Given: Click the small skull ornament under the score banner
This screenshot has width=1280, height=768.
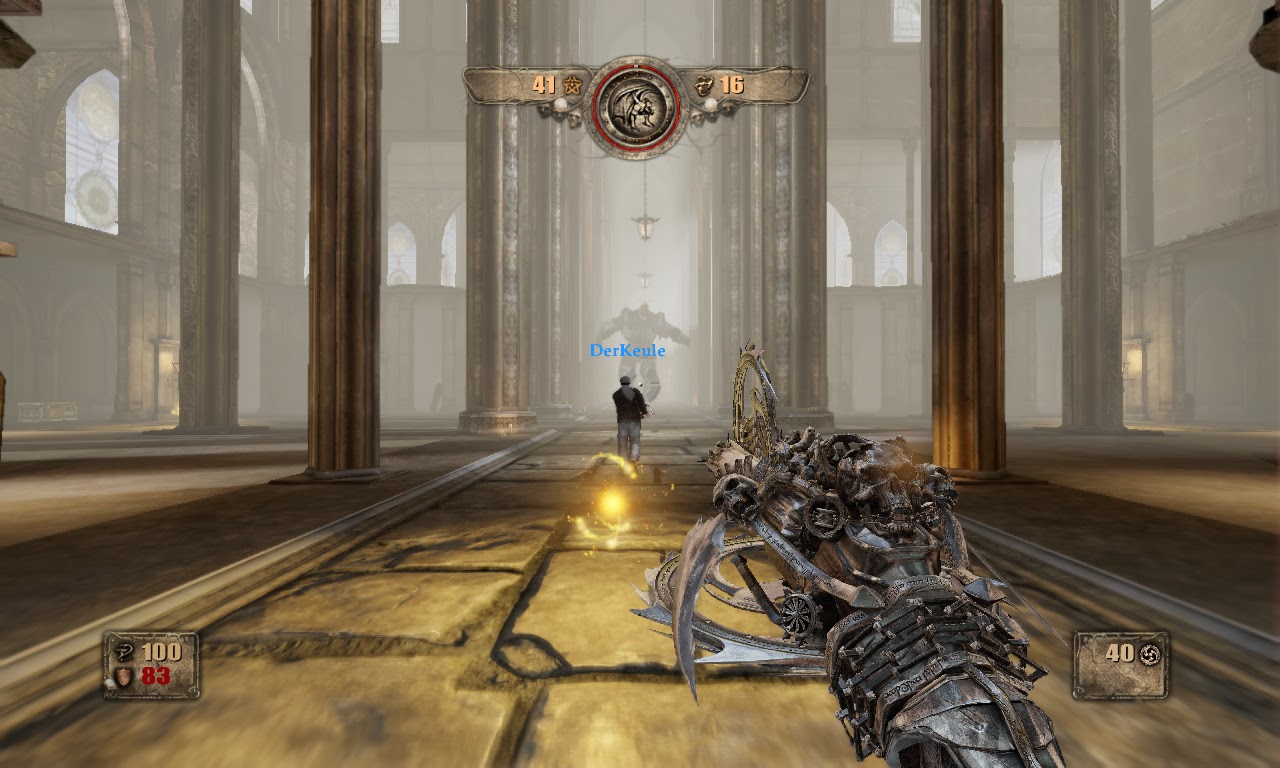Looking at the screenshot, I should click(x=574, y=118).
